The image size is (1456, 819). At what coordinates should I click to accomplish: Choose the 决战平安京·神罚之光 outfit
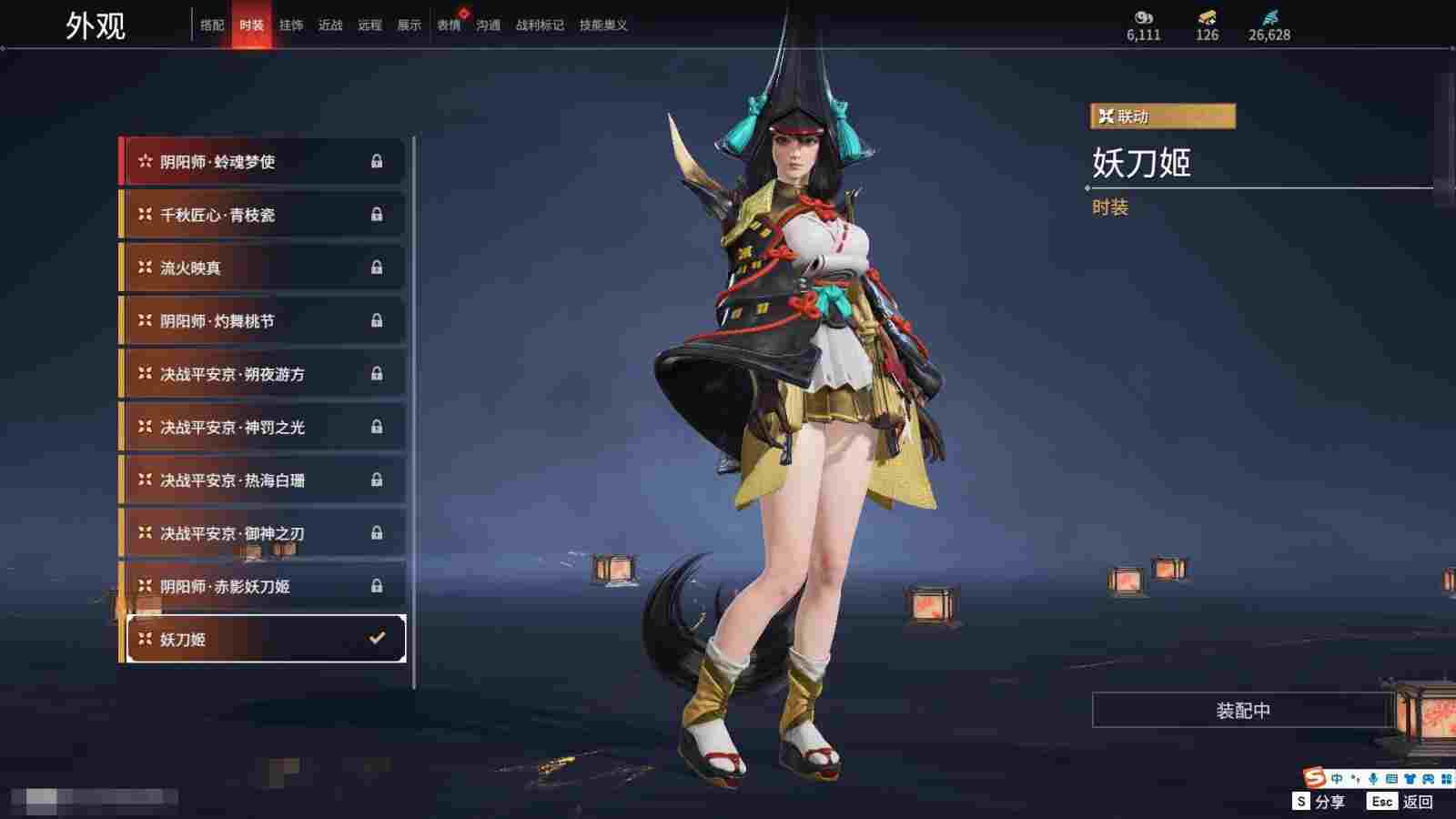point(263,427)
